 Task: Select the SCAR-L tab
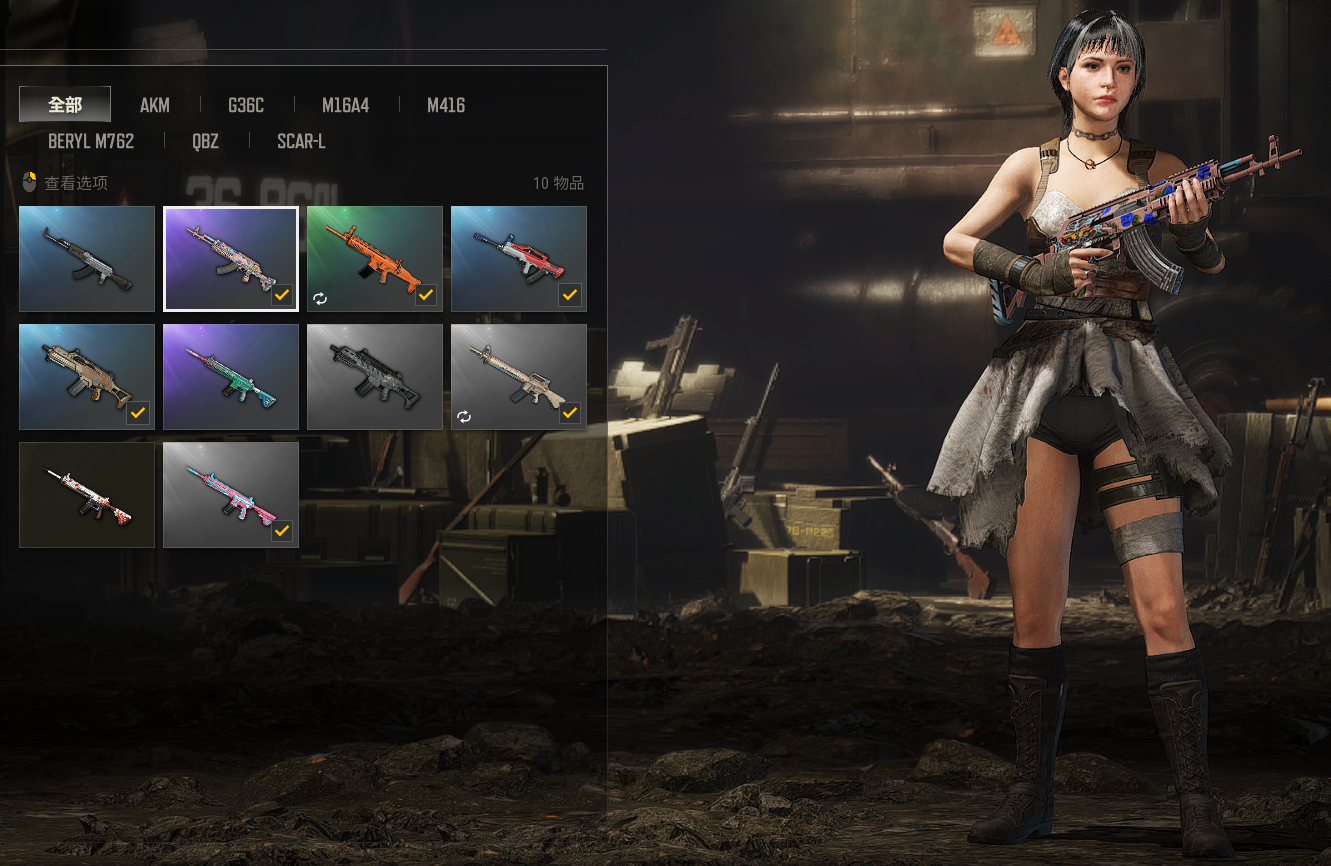(x=301, y=141)
